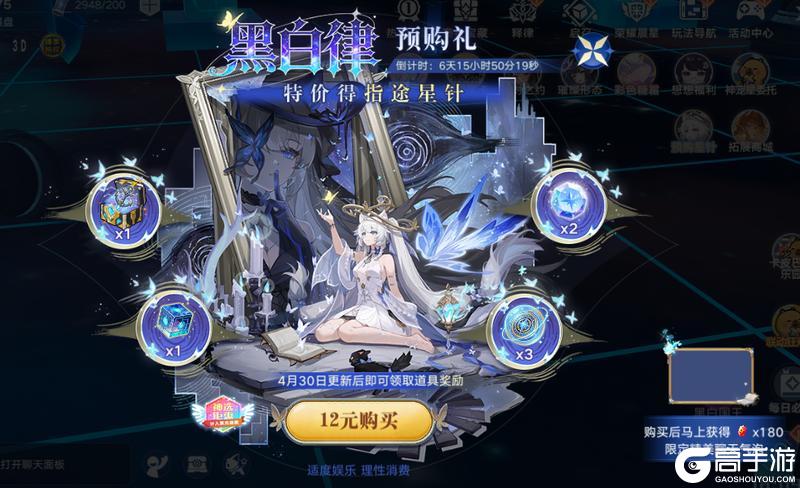Tap the 甜选·电虫 badge icon
This screenshot has height=488, width=800.
[230, 416]
